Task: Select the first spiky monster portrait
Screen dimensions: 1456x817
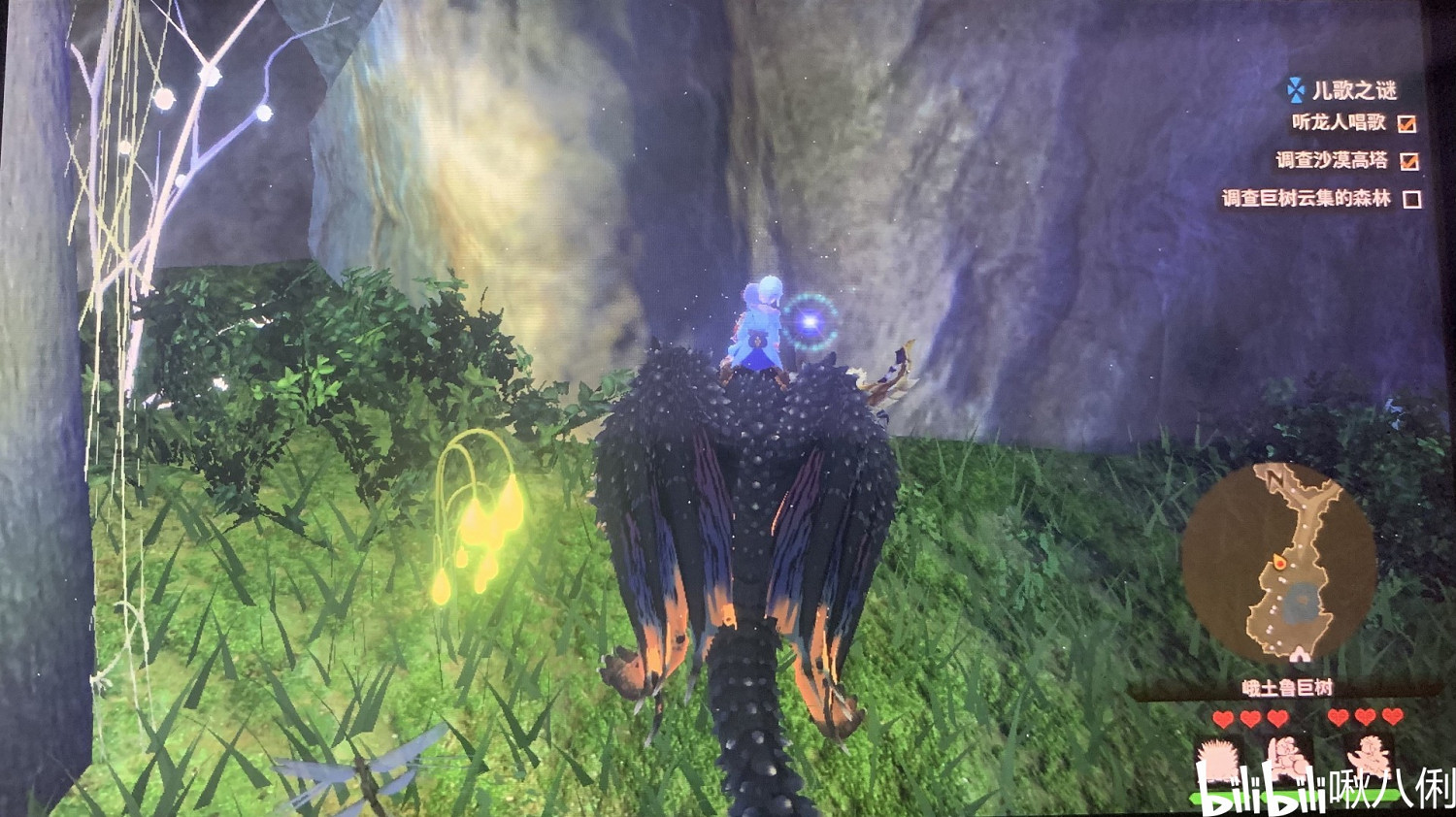Action: (x=1219, y=759)
